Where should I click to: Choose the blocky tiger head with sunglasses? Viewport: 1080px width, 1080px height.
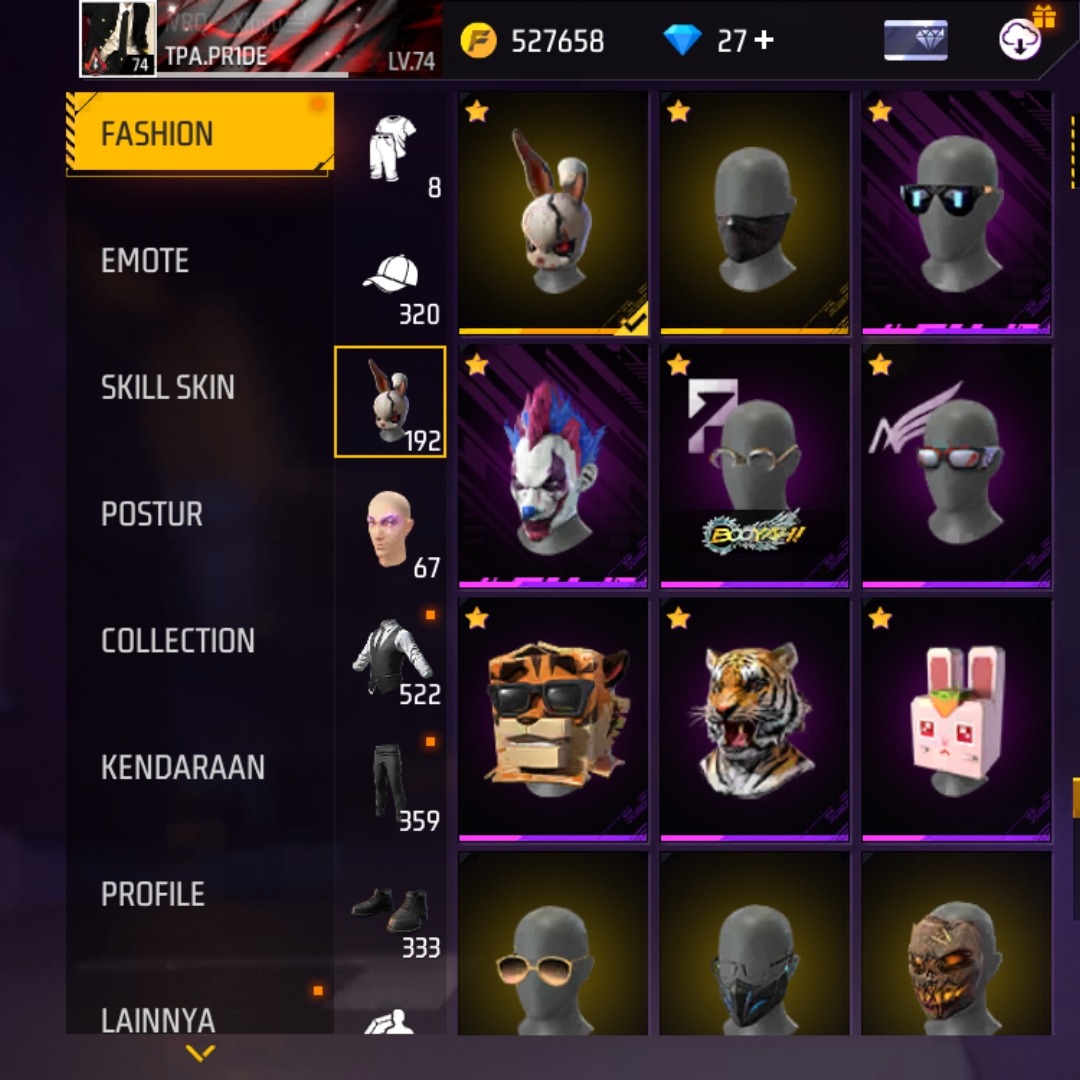(553, 718)
